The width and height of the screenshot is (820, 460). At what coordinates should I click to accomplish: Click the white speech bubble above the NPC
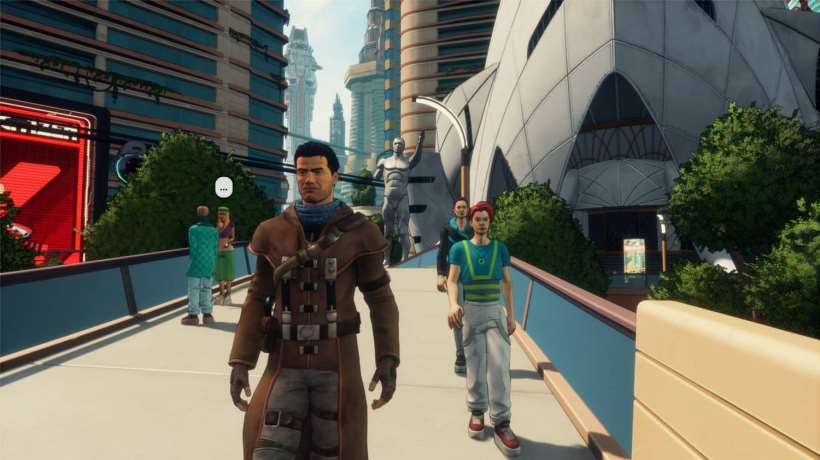(223, 186)
